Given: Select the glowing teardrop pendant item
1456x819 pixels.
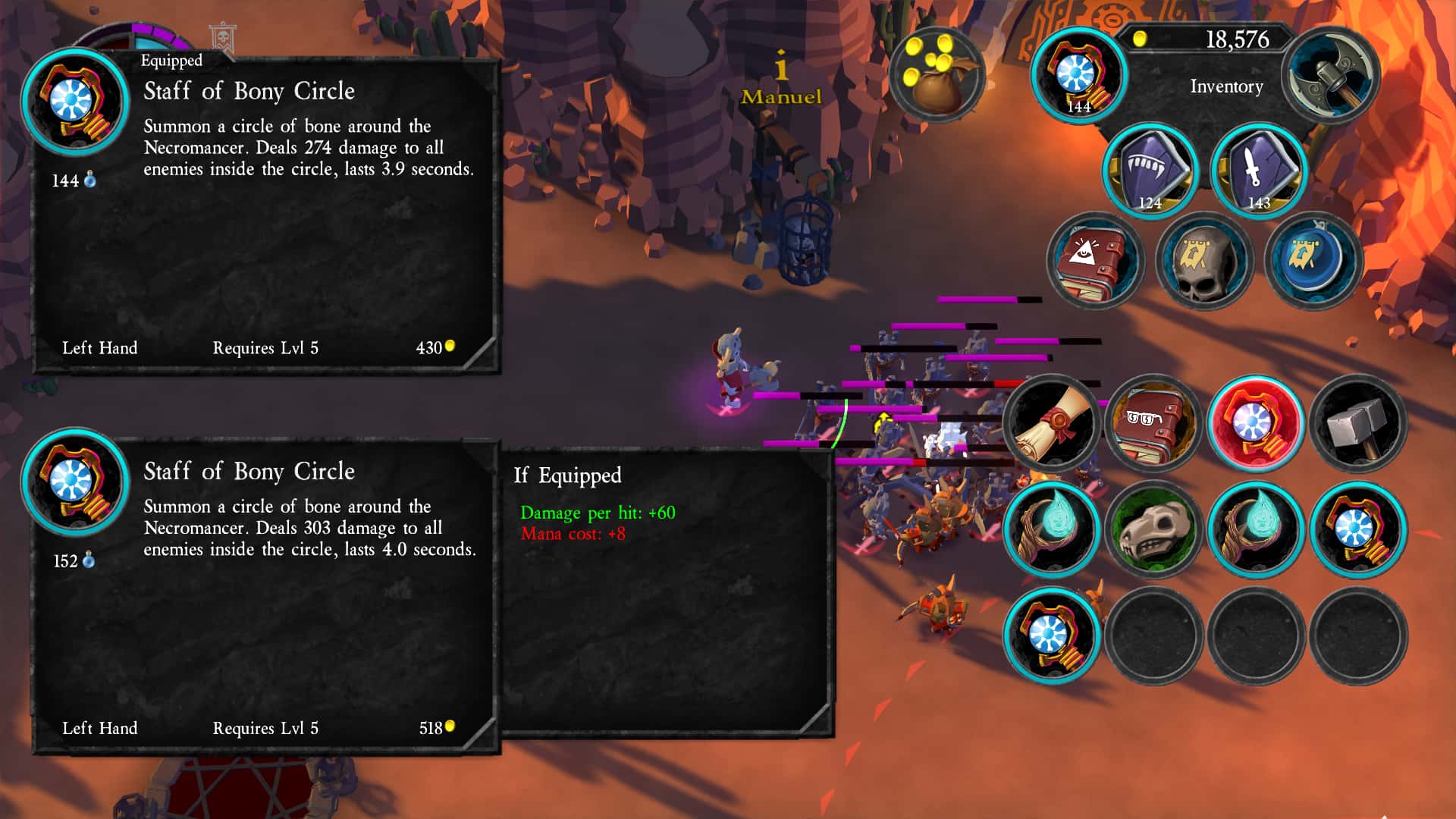Looking at the screenshot, I should (x=1052, y=529).
